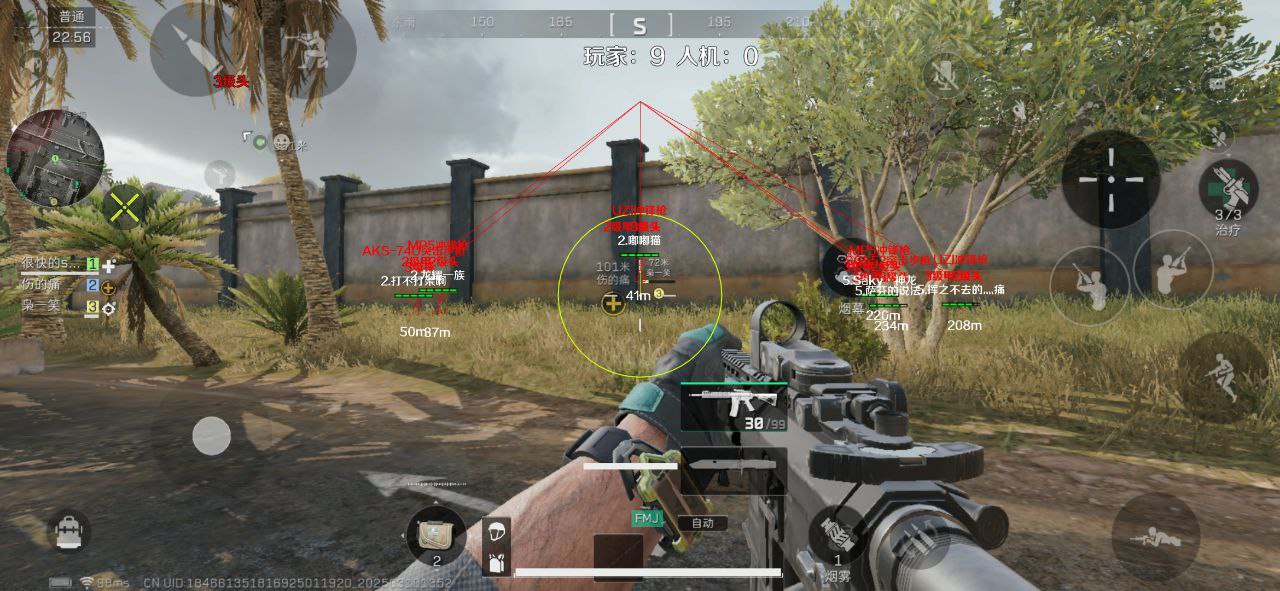Toggle the muted microphone icon

pos(943,74)
